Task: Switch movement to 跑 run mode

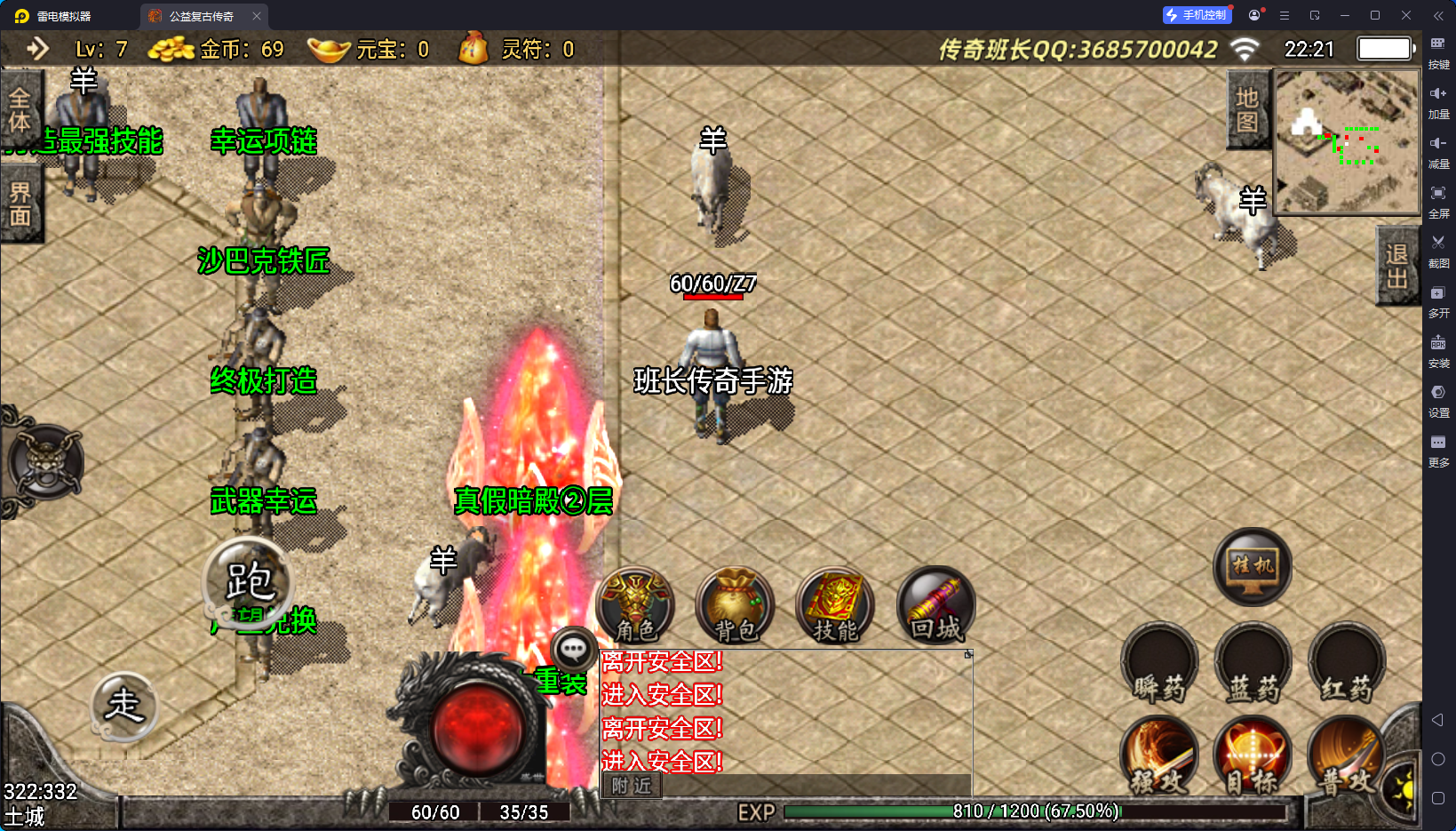Action: (x=249, y=582)
